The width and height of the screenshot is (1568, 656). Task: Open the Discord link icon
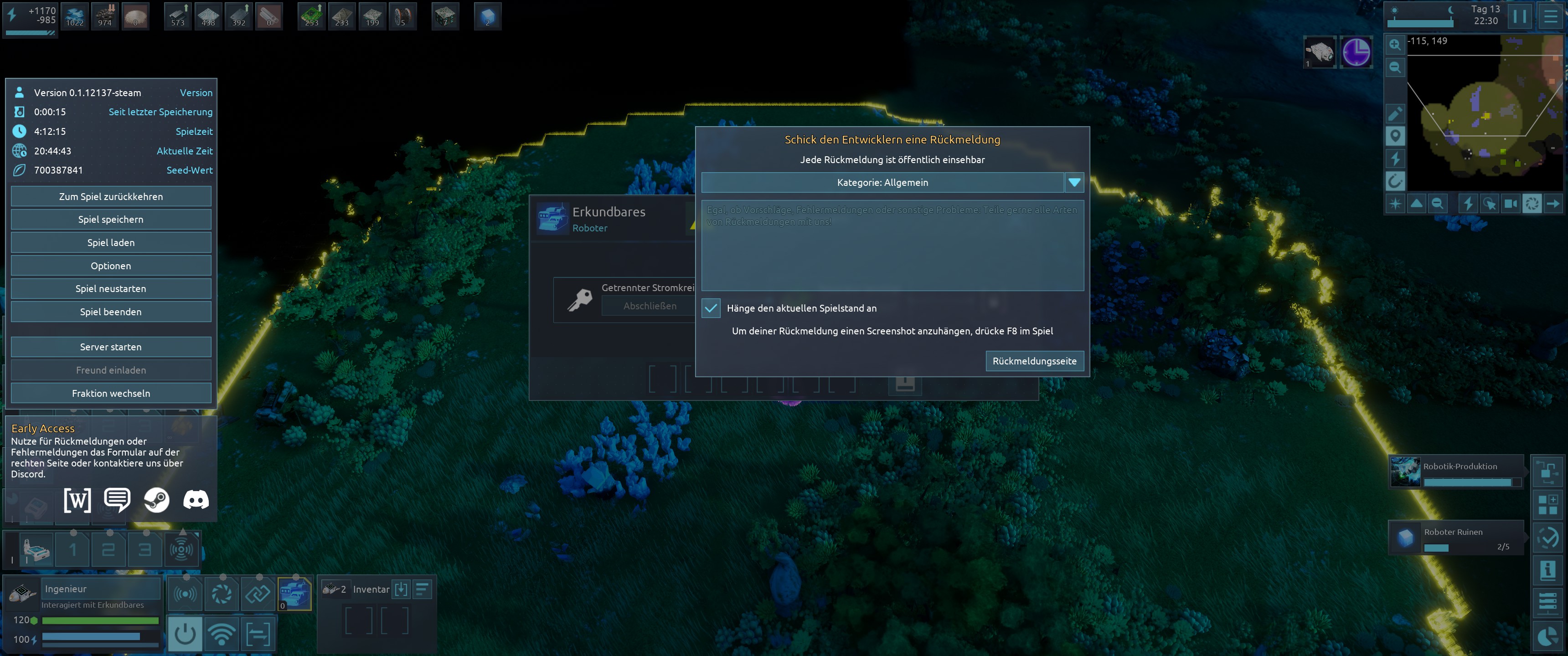(x=196, y=500)
